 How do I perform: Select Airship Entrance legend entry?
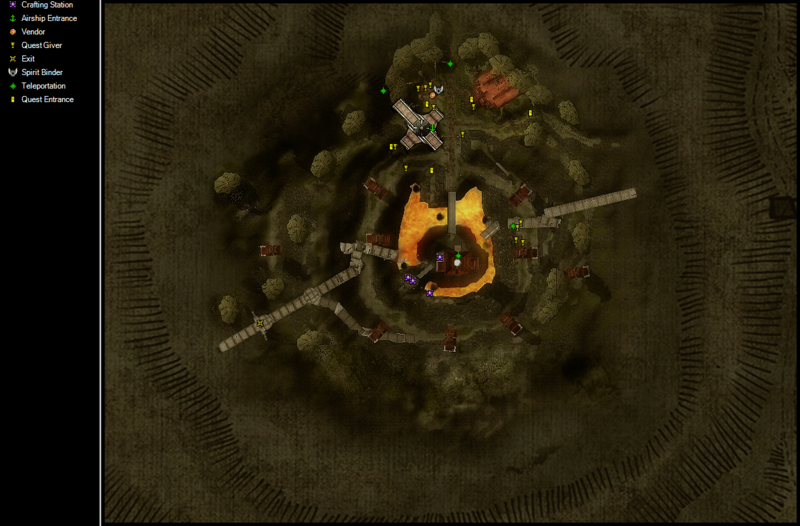pos(48,18)
